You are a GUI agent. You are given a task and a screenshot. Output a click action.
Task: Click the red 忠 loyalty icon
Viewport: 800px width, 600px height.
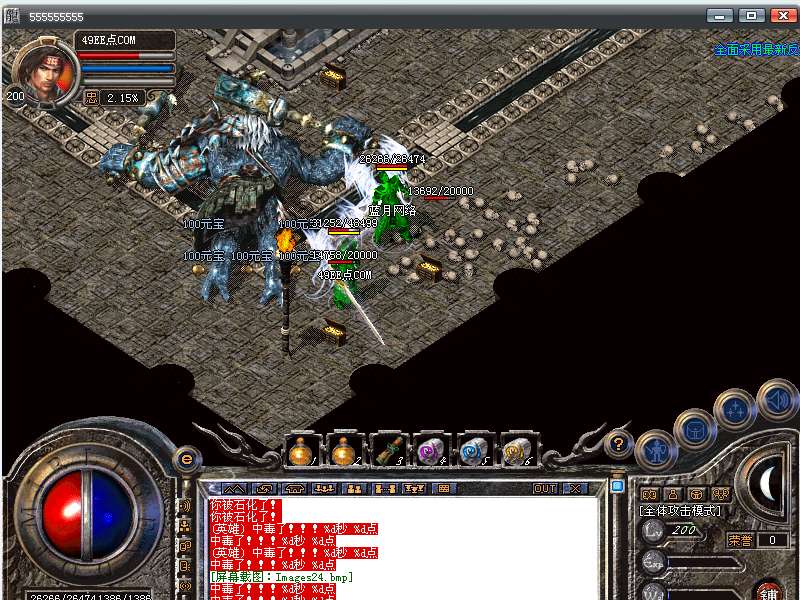point(92,98)
